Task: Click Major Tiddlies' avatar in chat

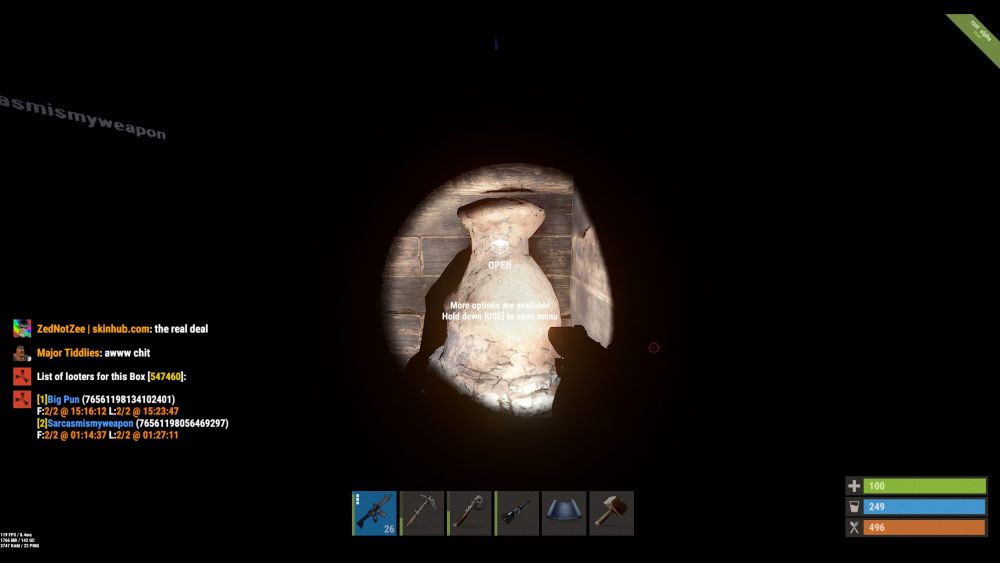Action: pos(22,353)
